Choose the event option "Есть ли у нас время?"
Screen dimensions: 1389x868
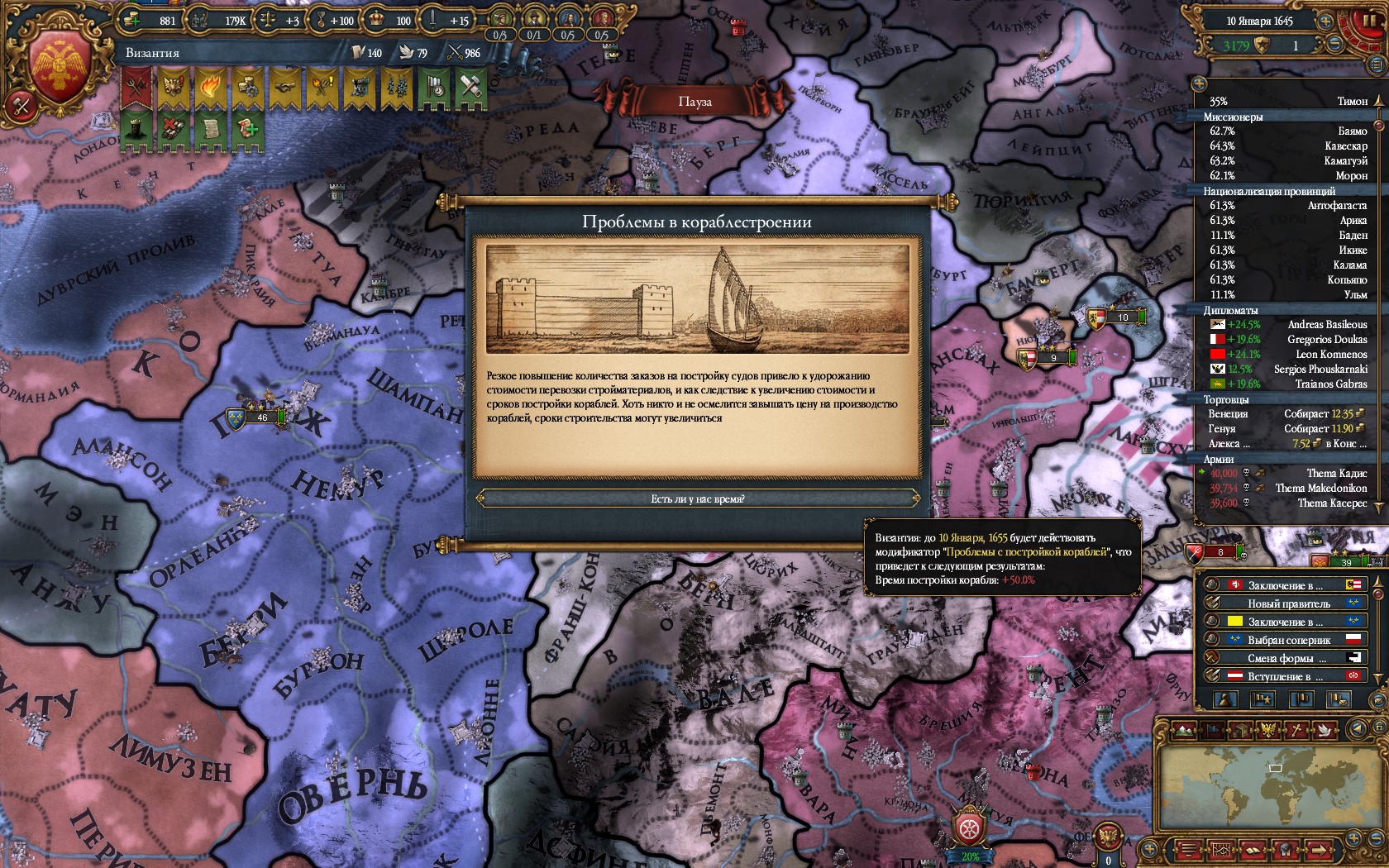tap(697, 498)
